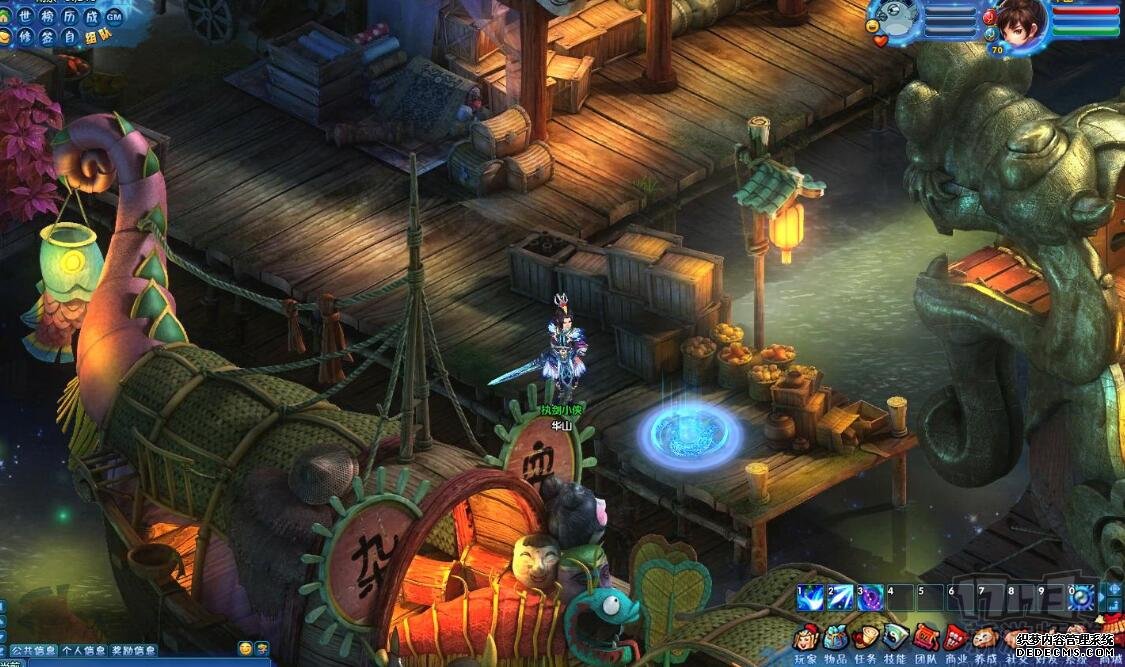Open the 榜 rankings button
The image size is (1125, 667).
(x=47, y=17)
